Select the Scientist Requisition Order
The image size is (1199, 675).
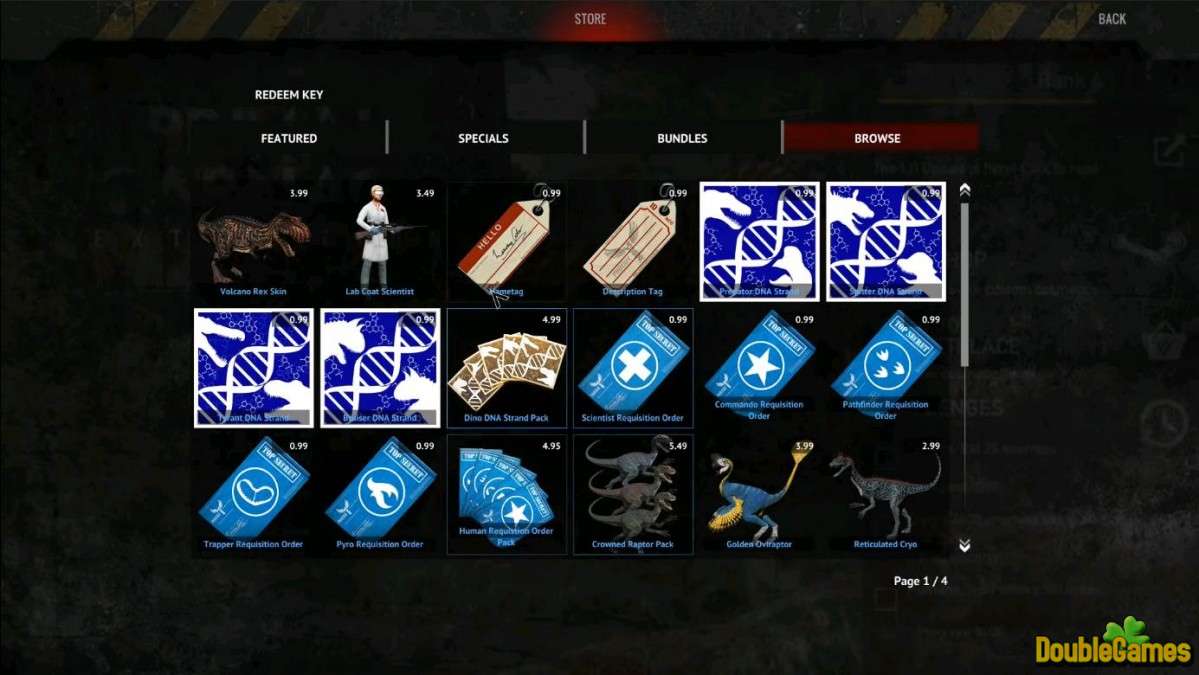tap(633, 368)
